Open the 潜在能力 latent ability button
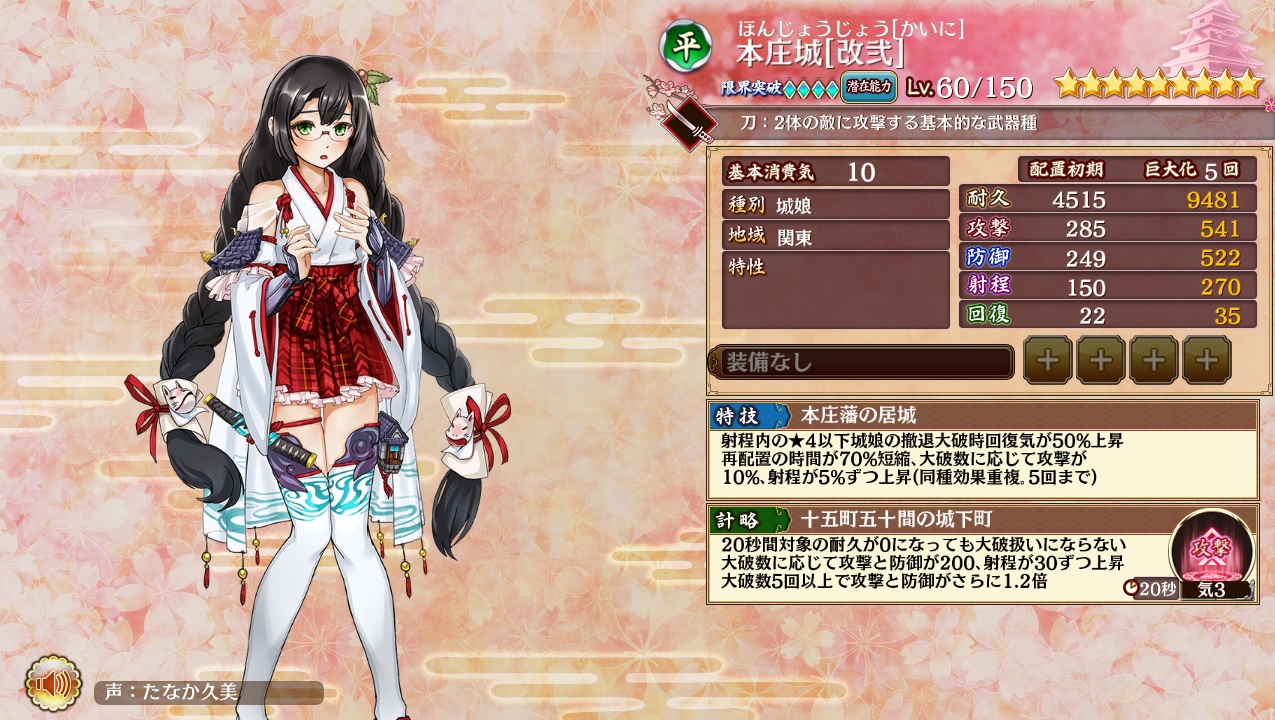The width and height of the screenshot is (1275, 720). [x=868, y=86]
